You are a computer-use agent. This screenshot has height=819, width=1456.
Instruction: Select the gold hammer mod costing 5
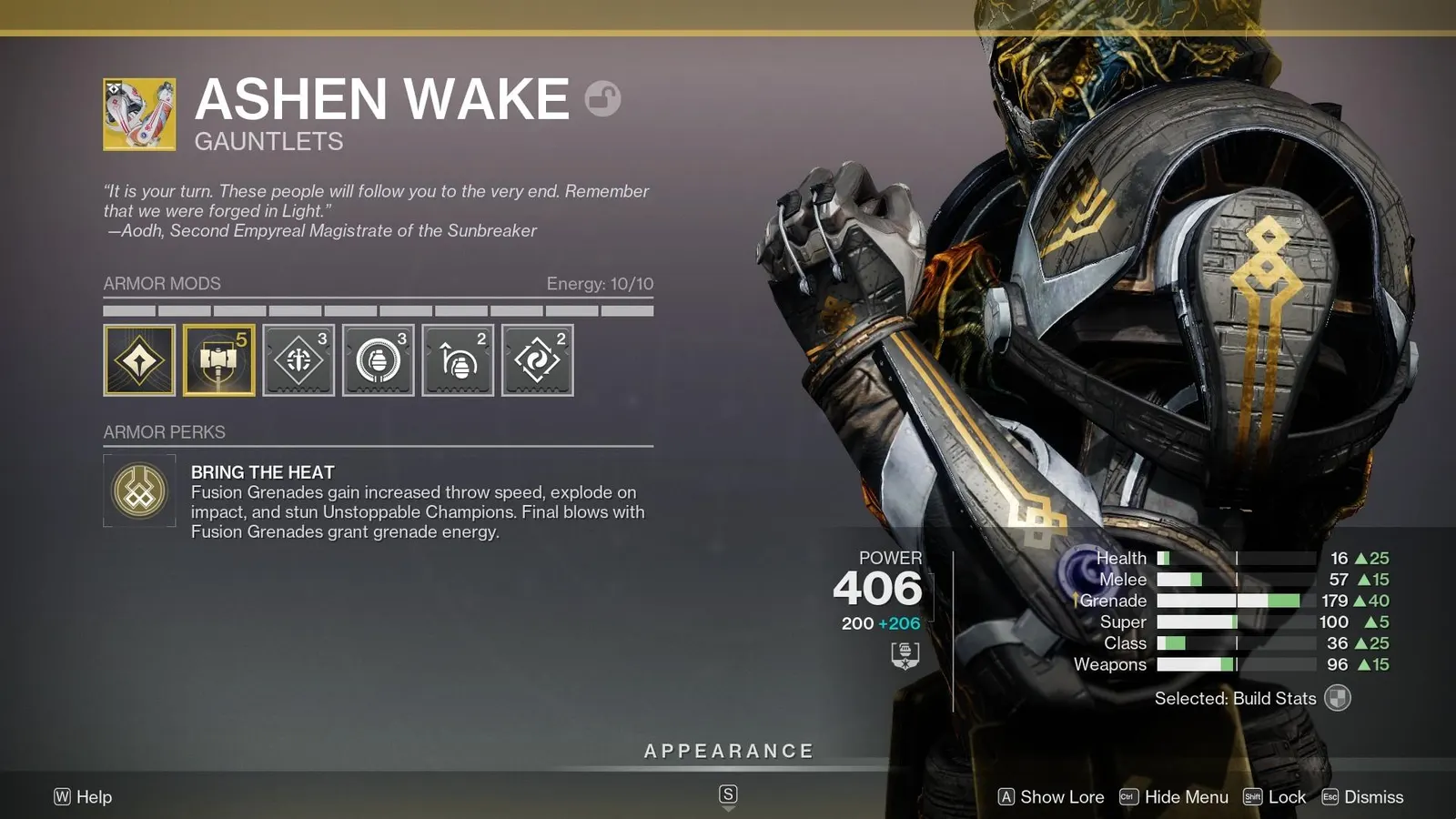click(219, 360)
